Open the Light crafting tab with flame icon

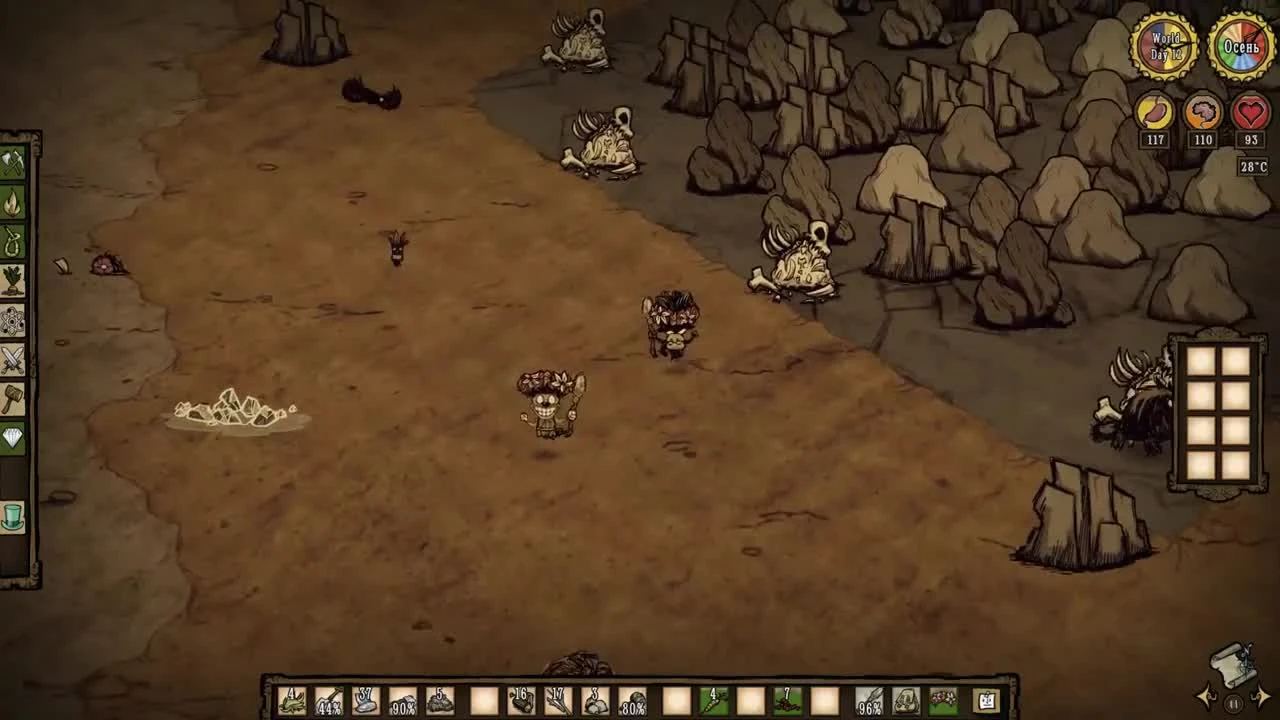pos(15,203)
